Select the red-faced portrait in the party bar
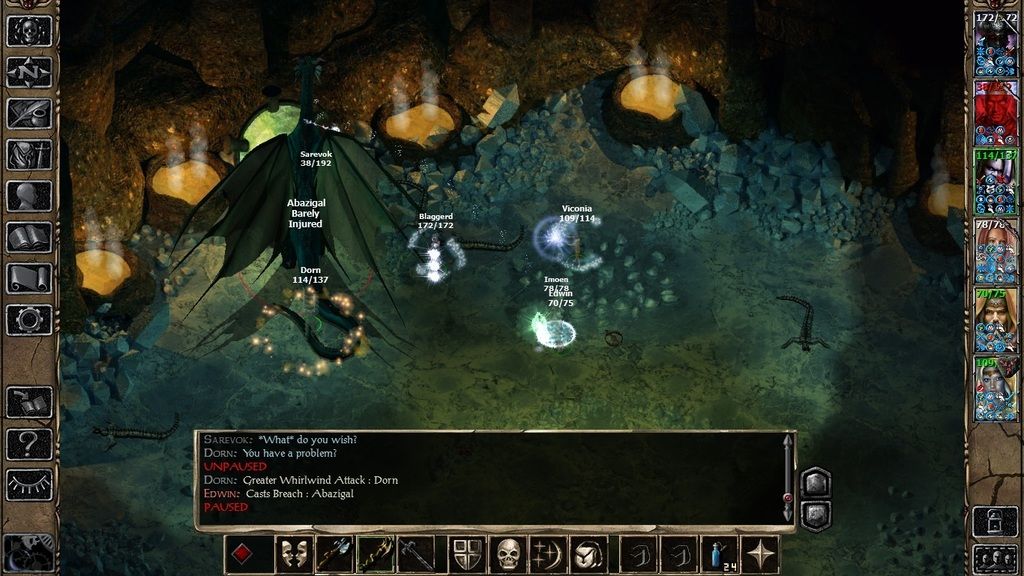This screenshot has width=1024, height=576. [995, 116]
